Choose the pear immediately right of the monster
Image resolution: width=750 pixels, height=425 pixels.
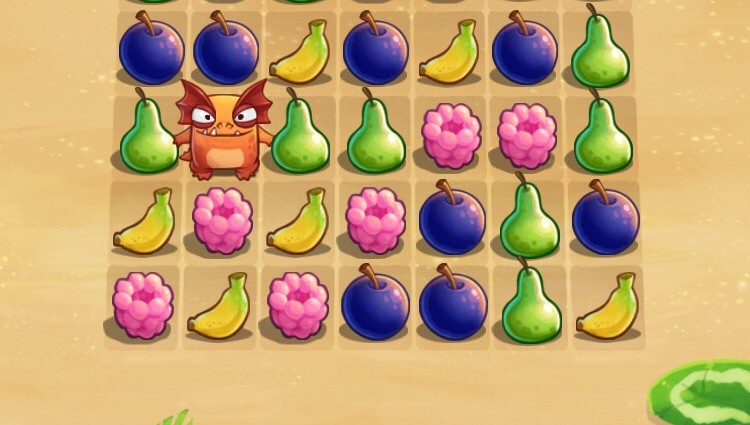pos(301,137)
